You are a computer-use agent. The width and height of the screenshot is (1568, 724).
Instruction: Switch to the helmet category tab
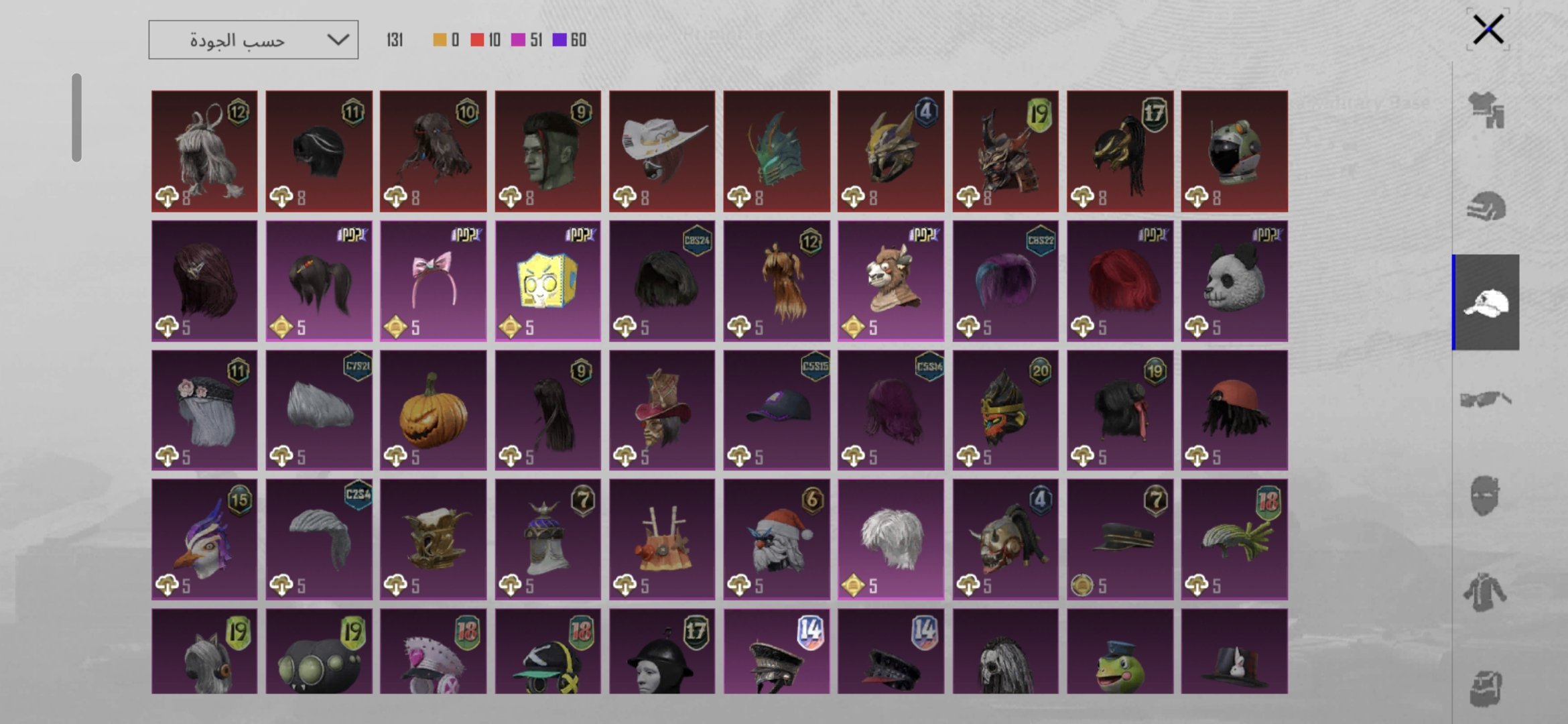[1486, 206]
